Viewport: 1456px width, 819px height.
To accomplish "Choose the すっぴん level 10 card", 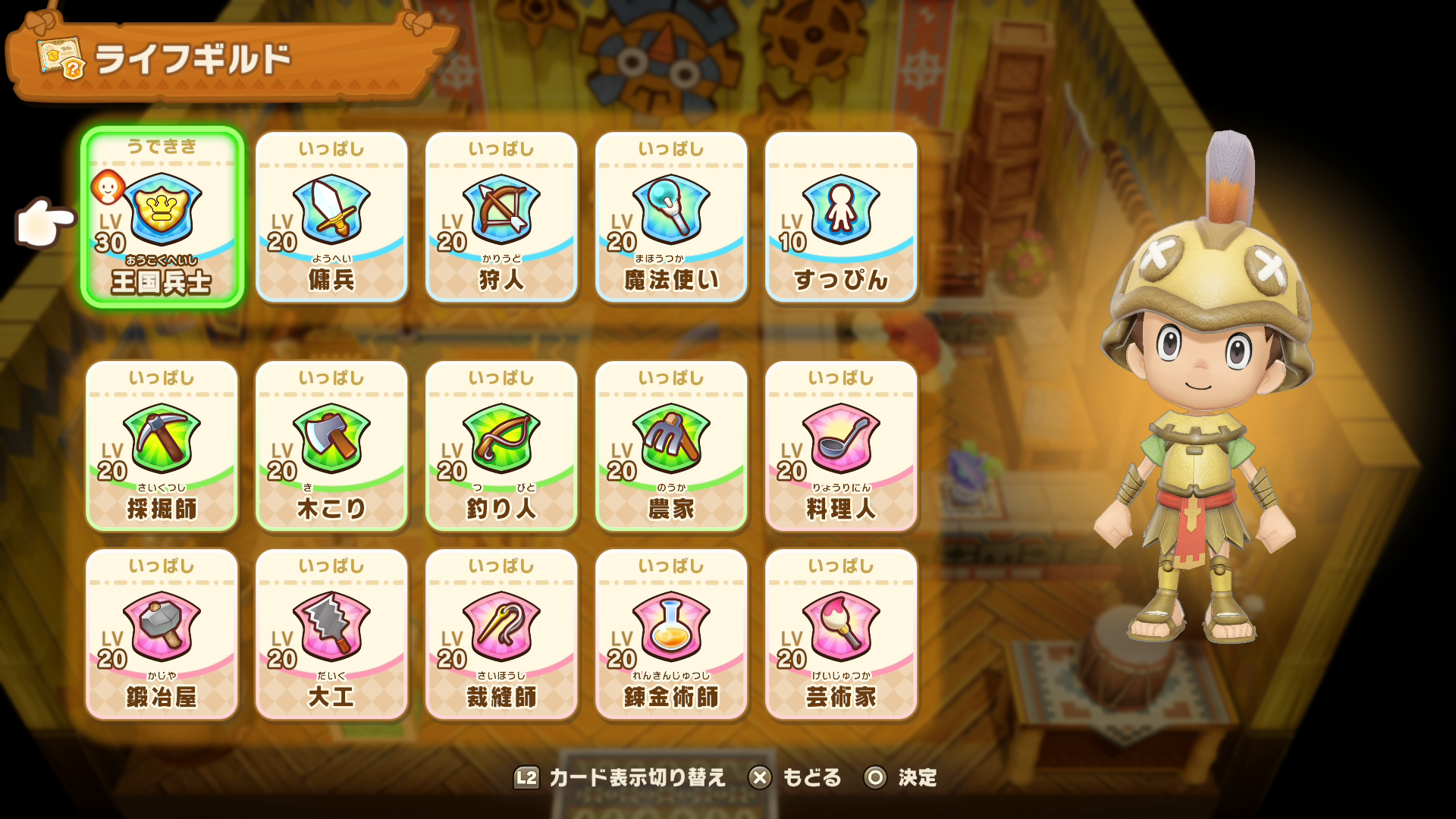I will tap(841, 217).
